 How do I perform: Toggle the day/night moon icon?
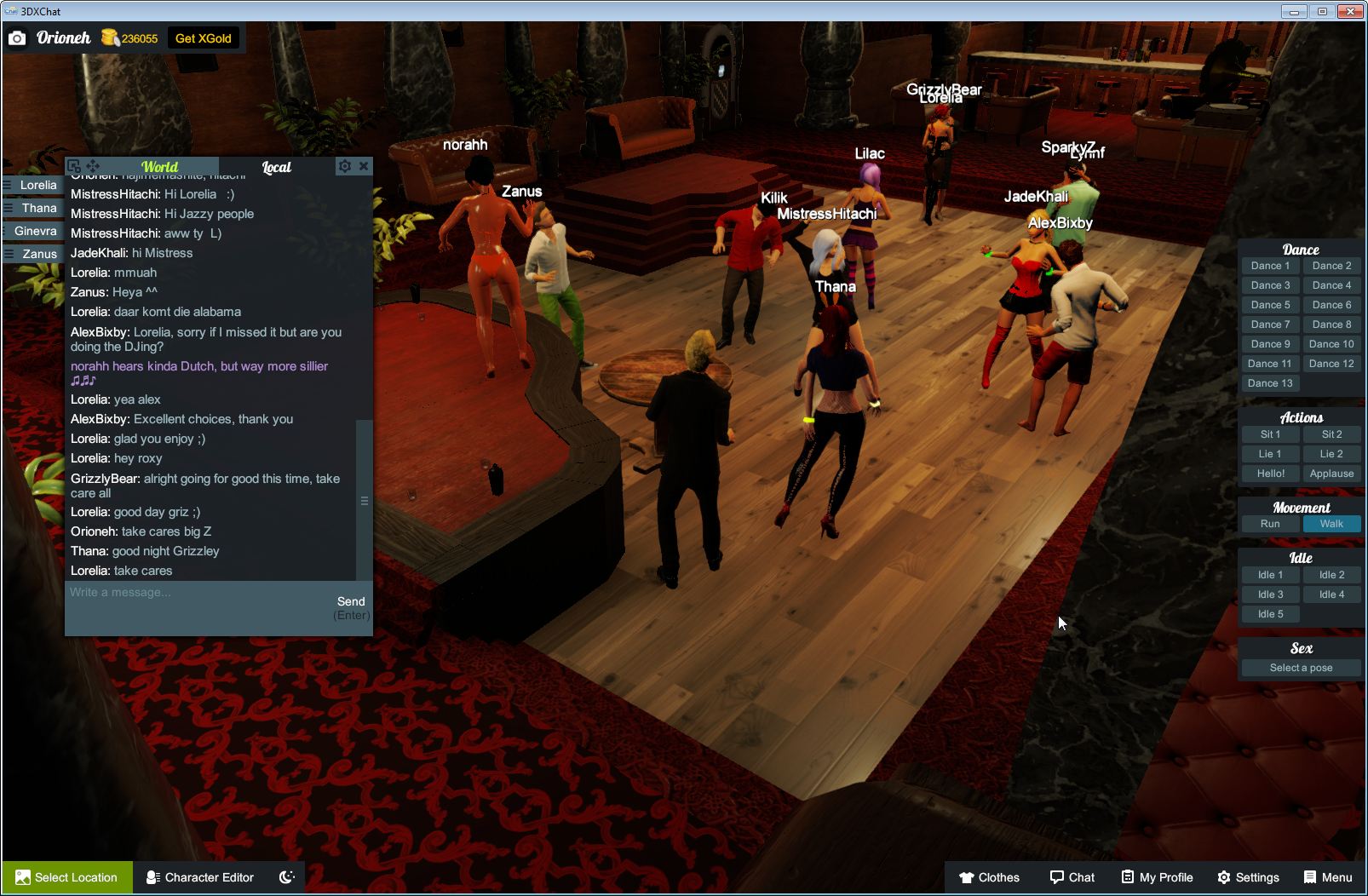[x=287, y=877]
